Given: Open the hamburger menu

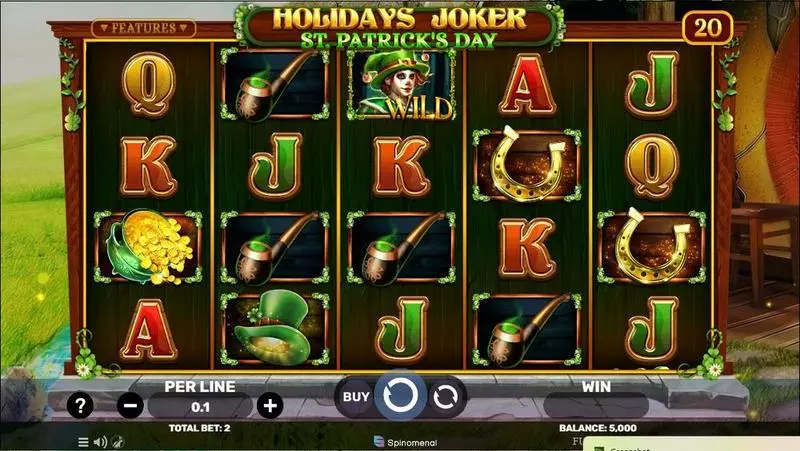Looking at the screenshot, I should point(84,441).
